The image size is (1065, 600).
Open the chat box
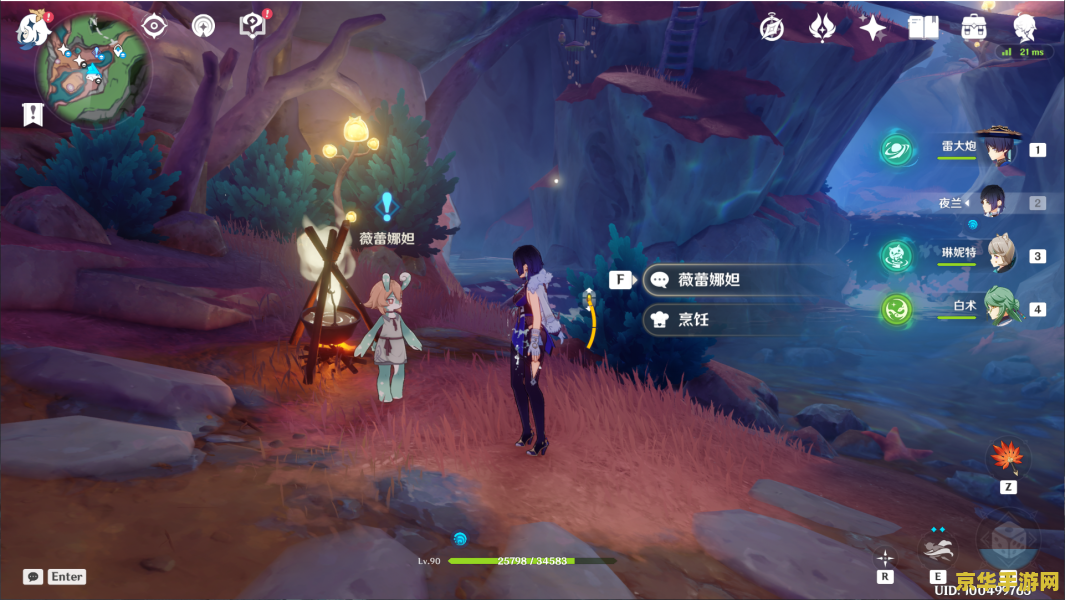tap(34, 577)
